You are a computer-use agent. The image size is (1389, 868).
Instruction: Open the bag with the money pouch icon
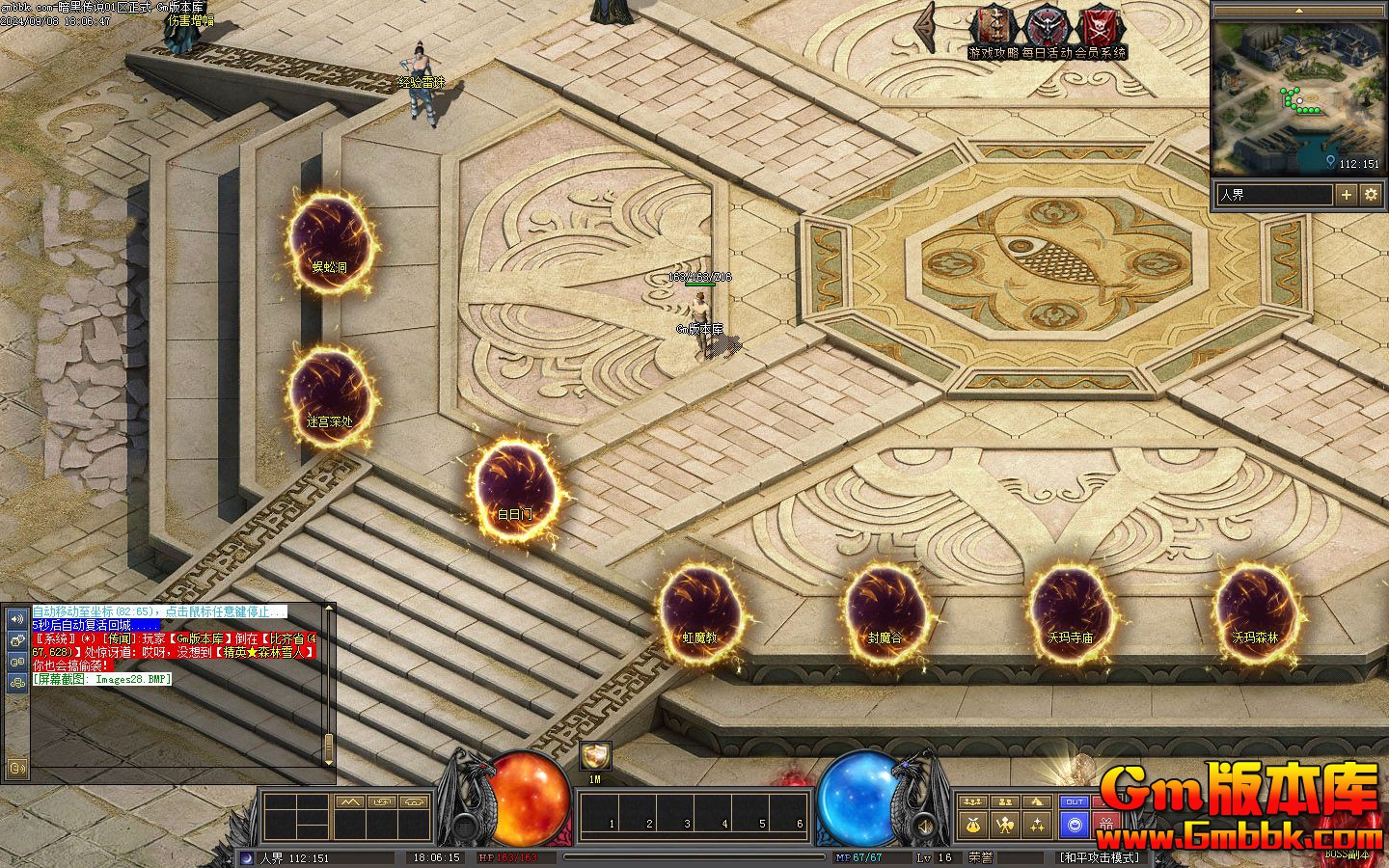click(973, 825)
